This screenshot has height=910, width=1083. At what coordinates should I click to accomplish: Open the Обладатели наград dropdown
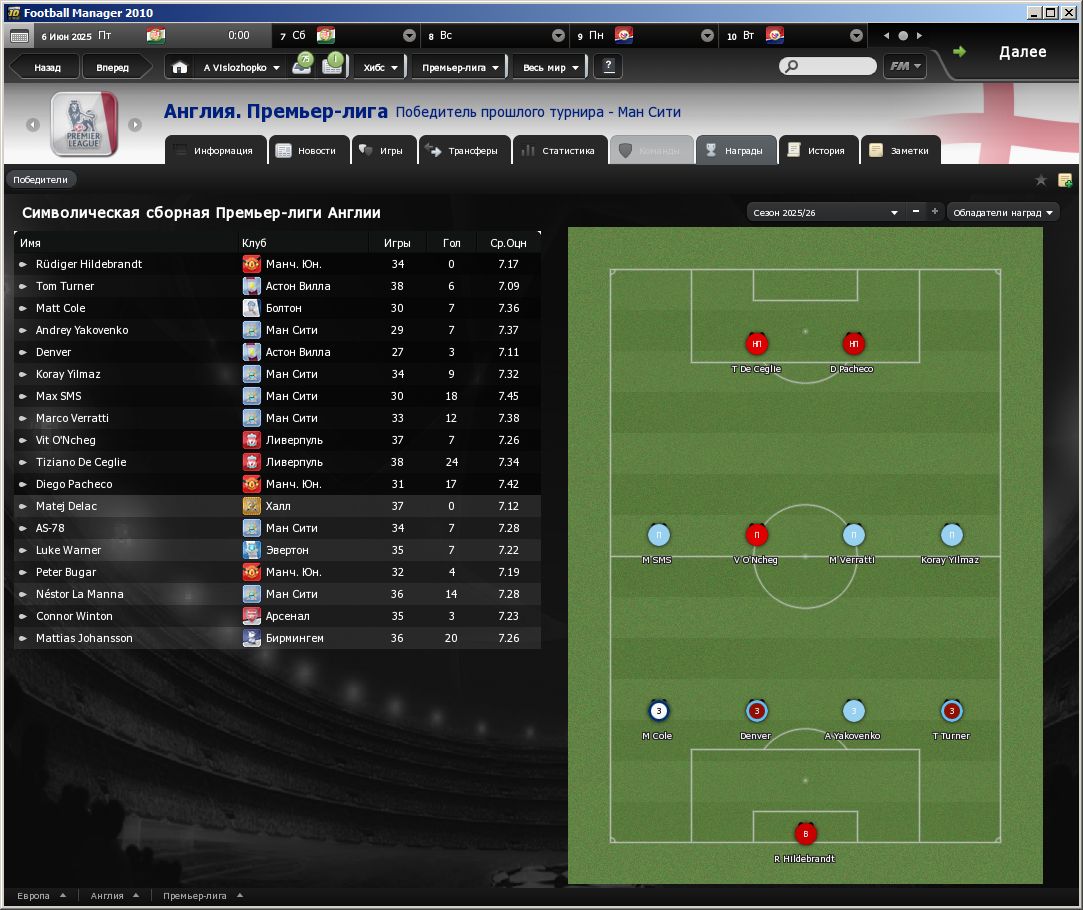(1002, 212)
